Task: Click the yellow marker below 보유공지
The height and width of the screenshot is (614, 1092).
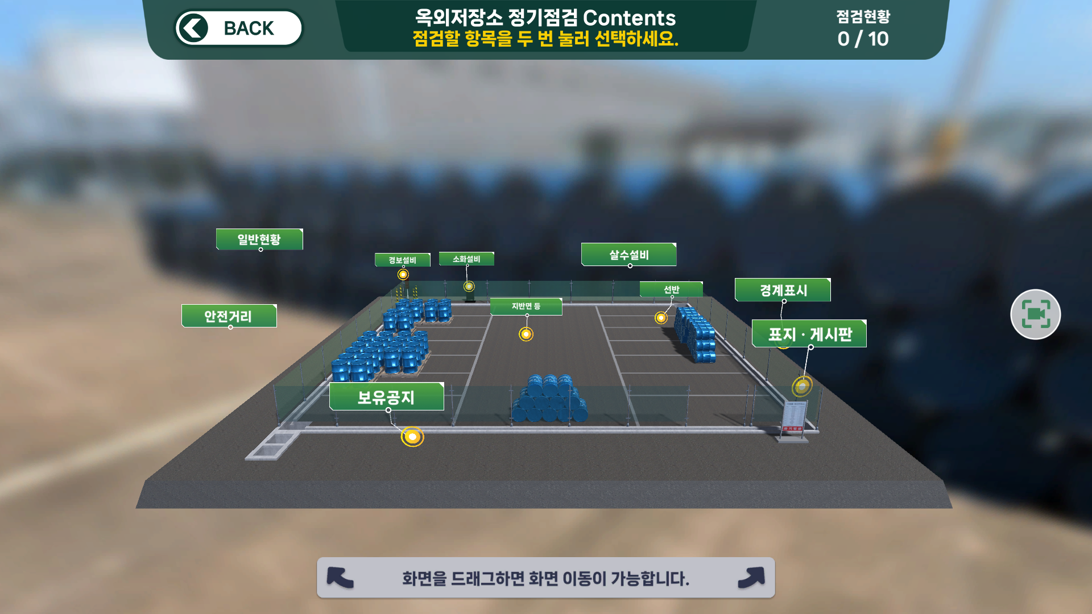Action: [412, 437]
